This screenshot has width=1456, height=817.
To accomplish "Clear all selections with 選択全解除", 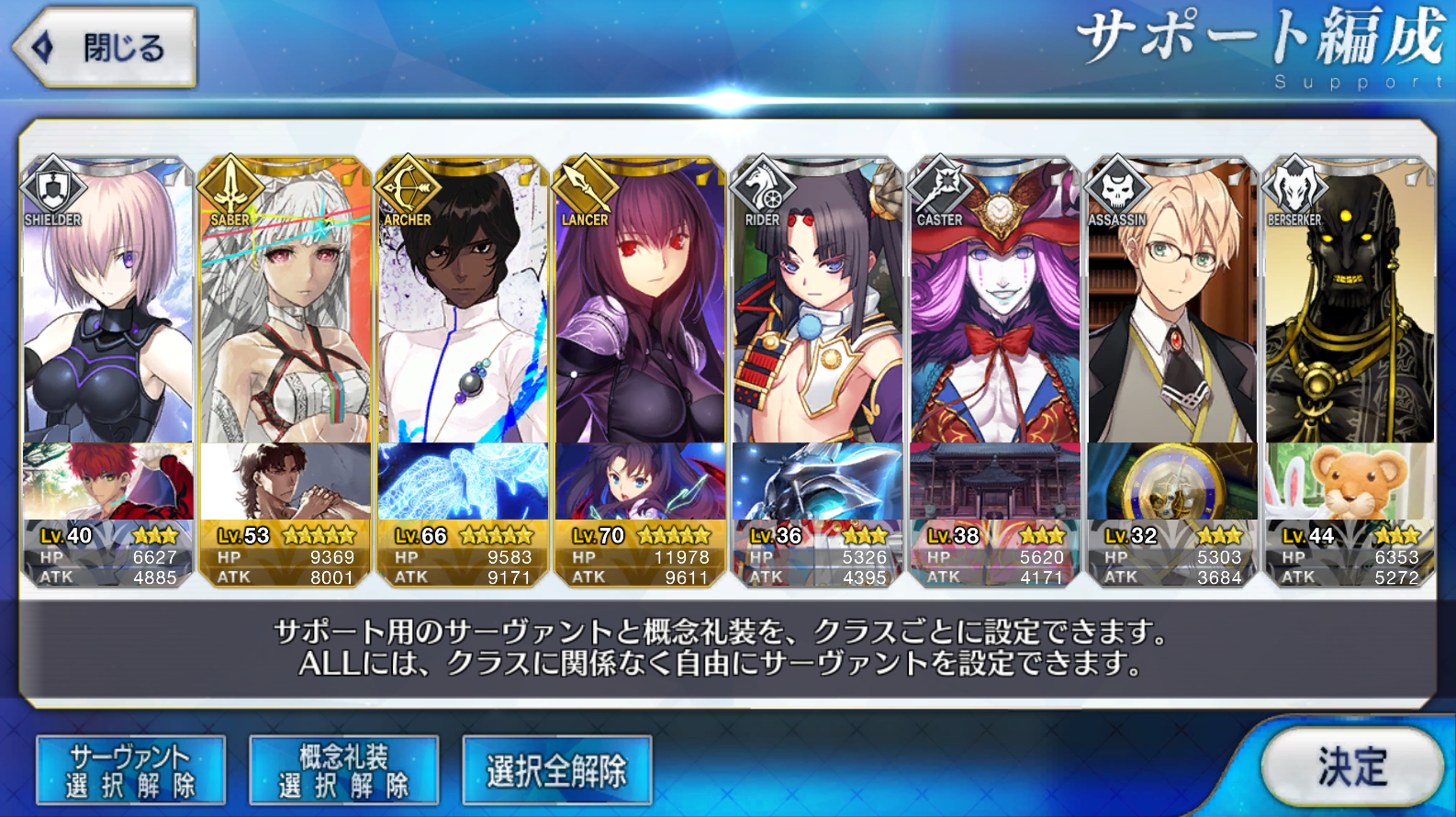I will 556,770.
